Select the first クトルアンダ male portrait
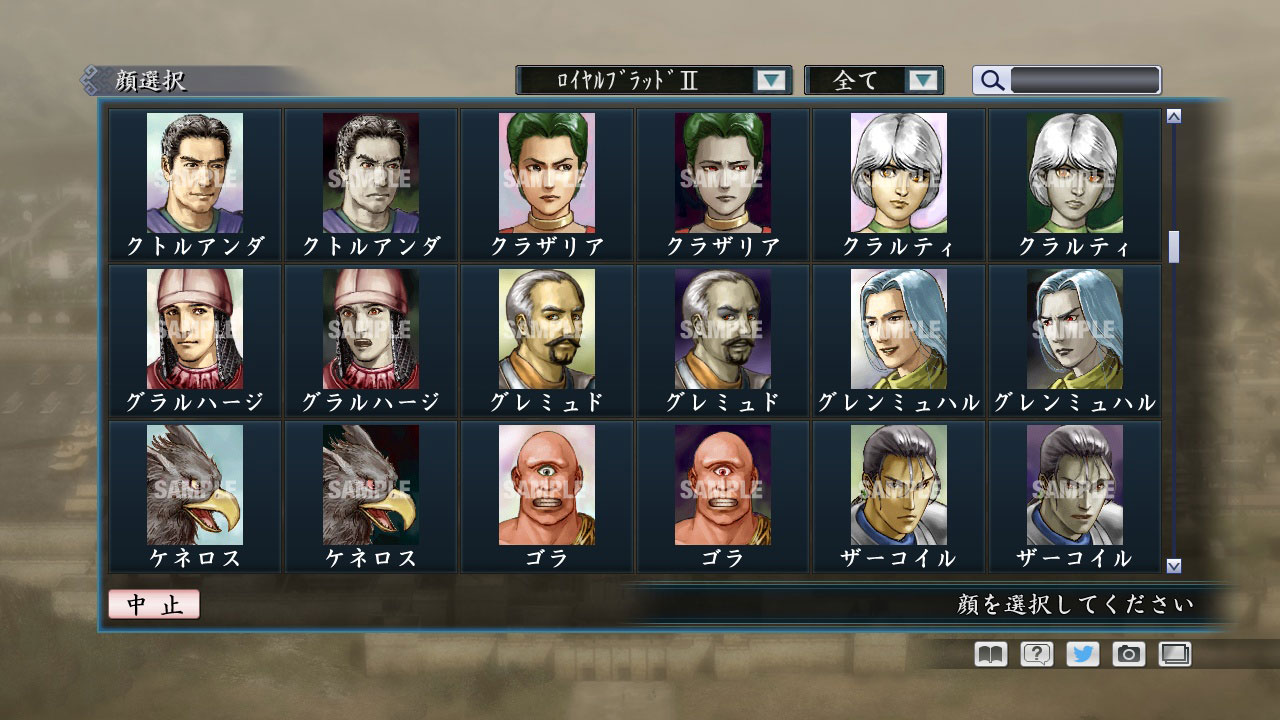 tap(194, 175)
